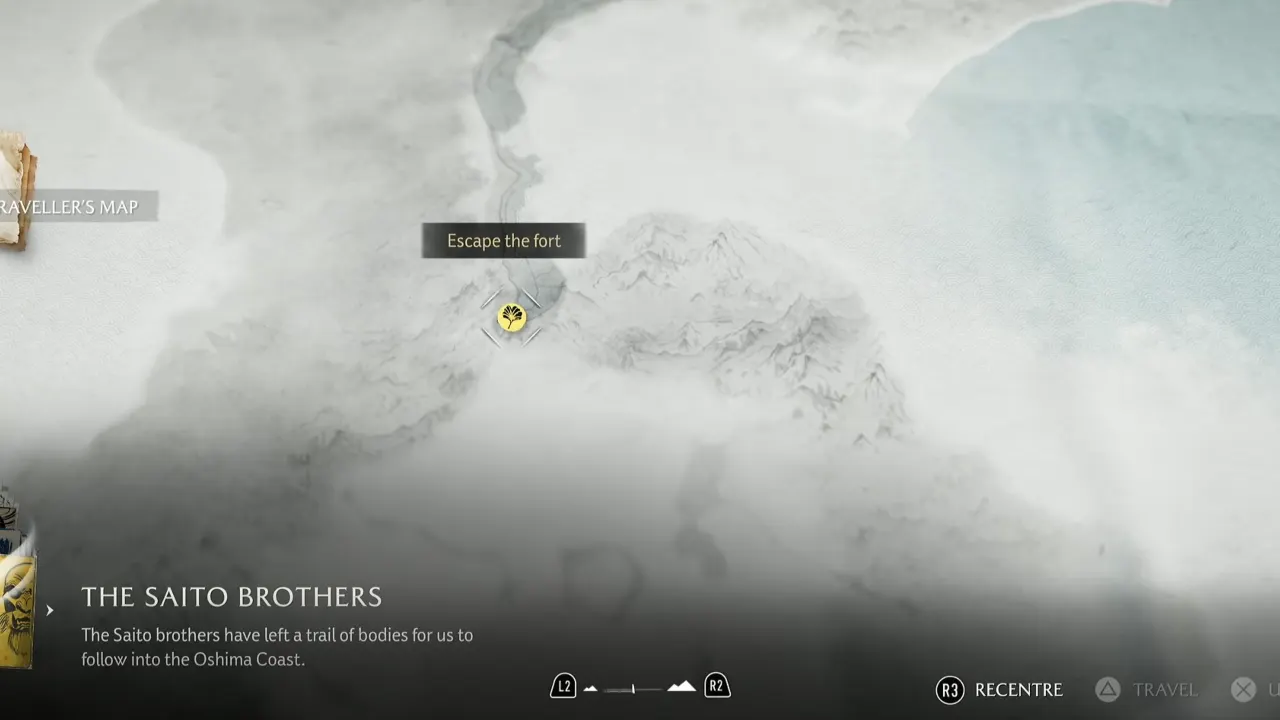Select The Saito Brothers quest entry
The width and height of the screenshot is (1280, 720).
pyautogui.click(x=231, y=597)
